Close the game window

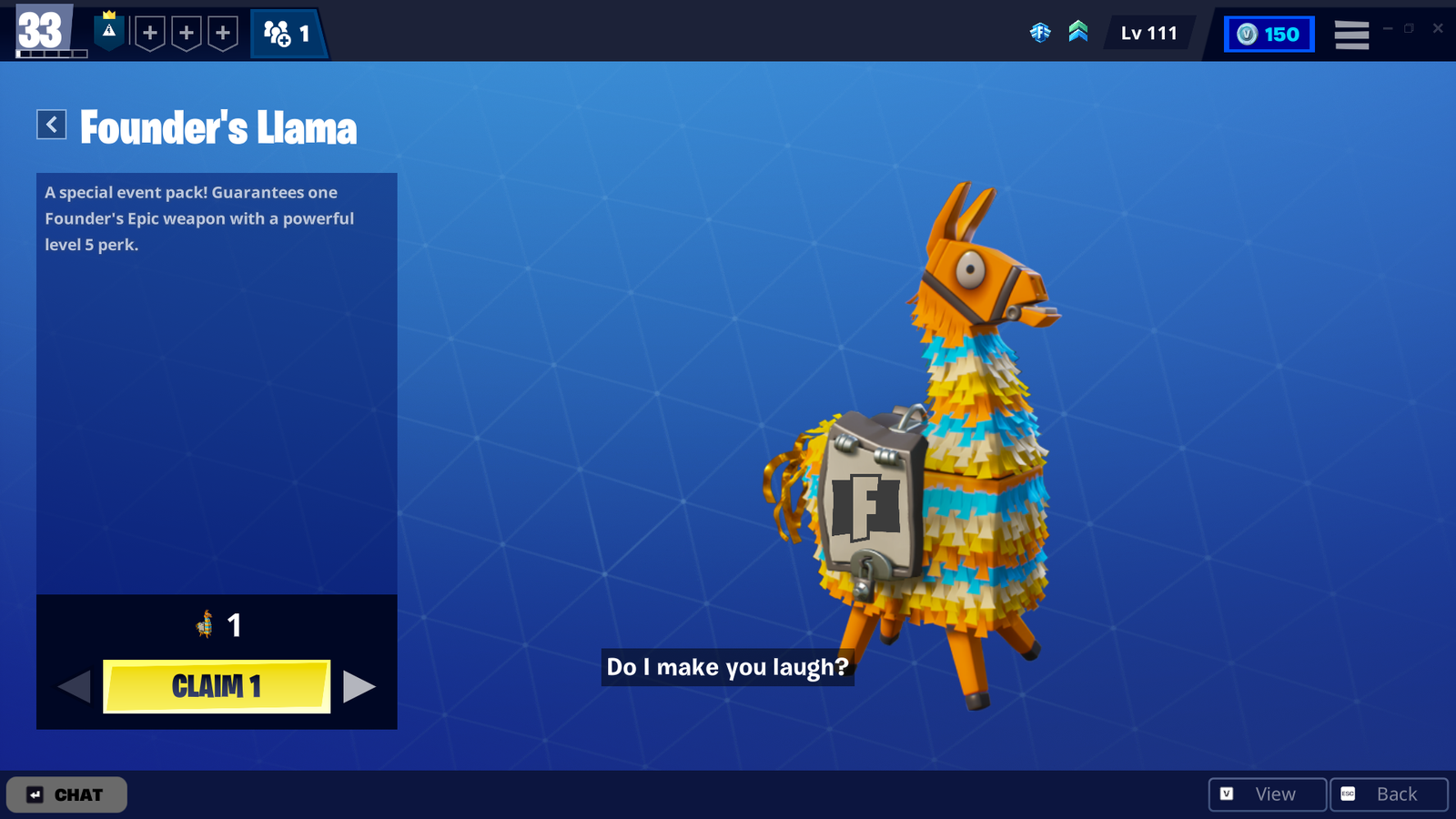[1438, 28]
